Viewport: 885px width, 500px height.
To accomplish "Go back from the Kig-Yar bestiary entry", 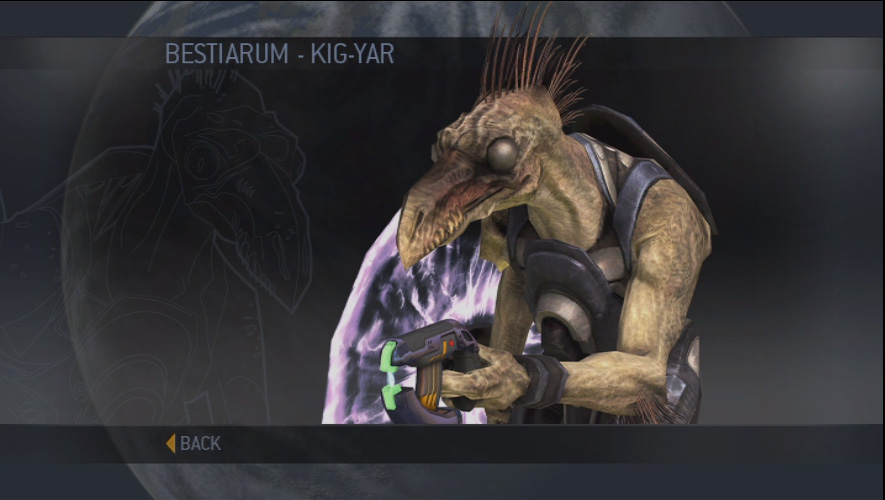I will click(x=195, y=443).
